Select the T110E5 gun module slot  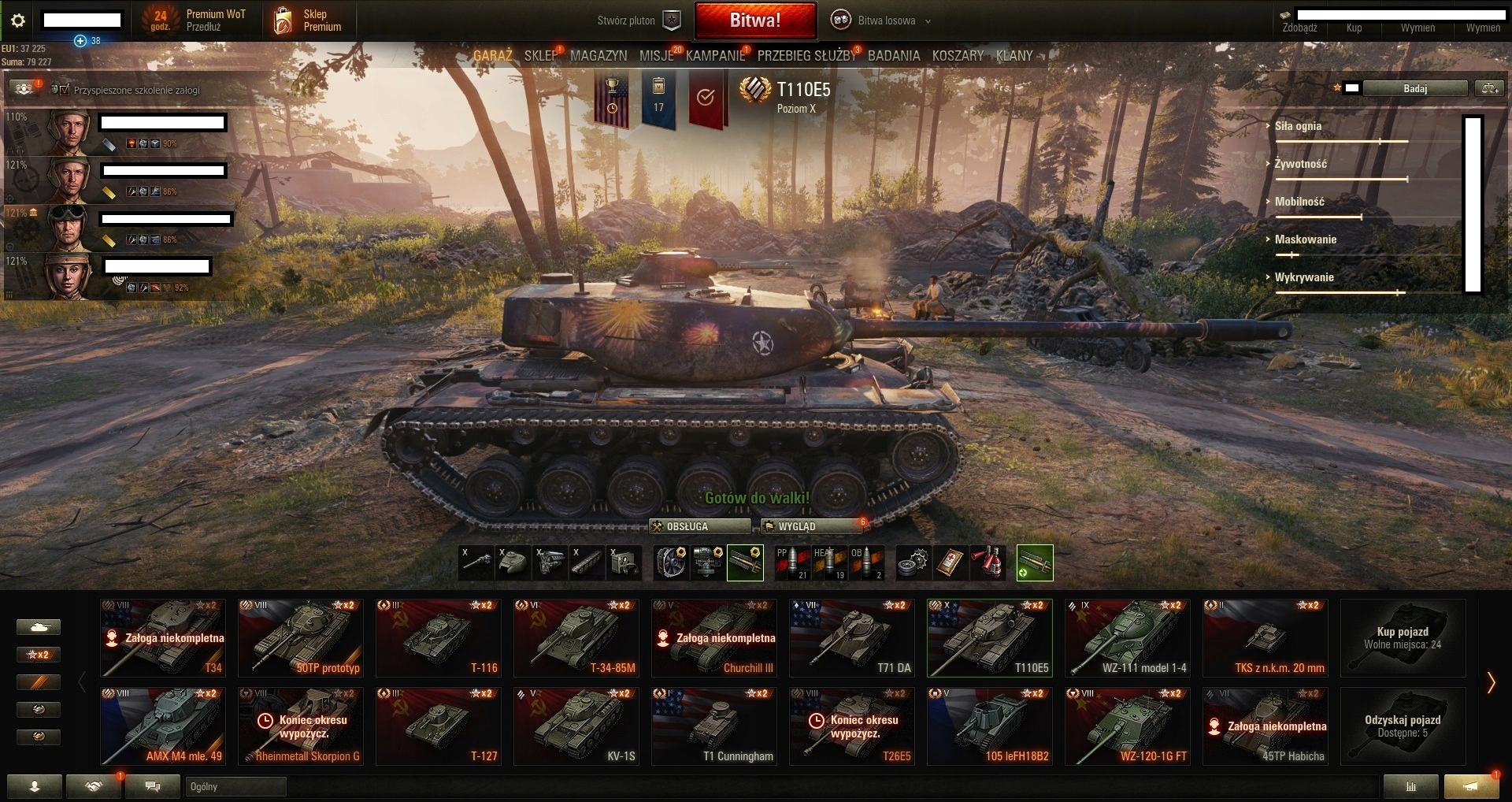476,563
